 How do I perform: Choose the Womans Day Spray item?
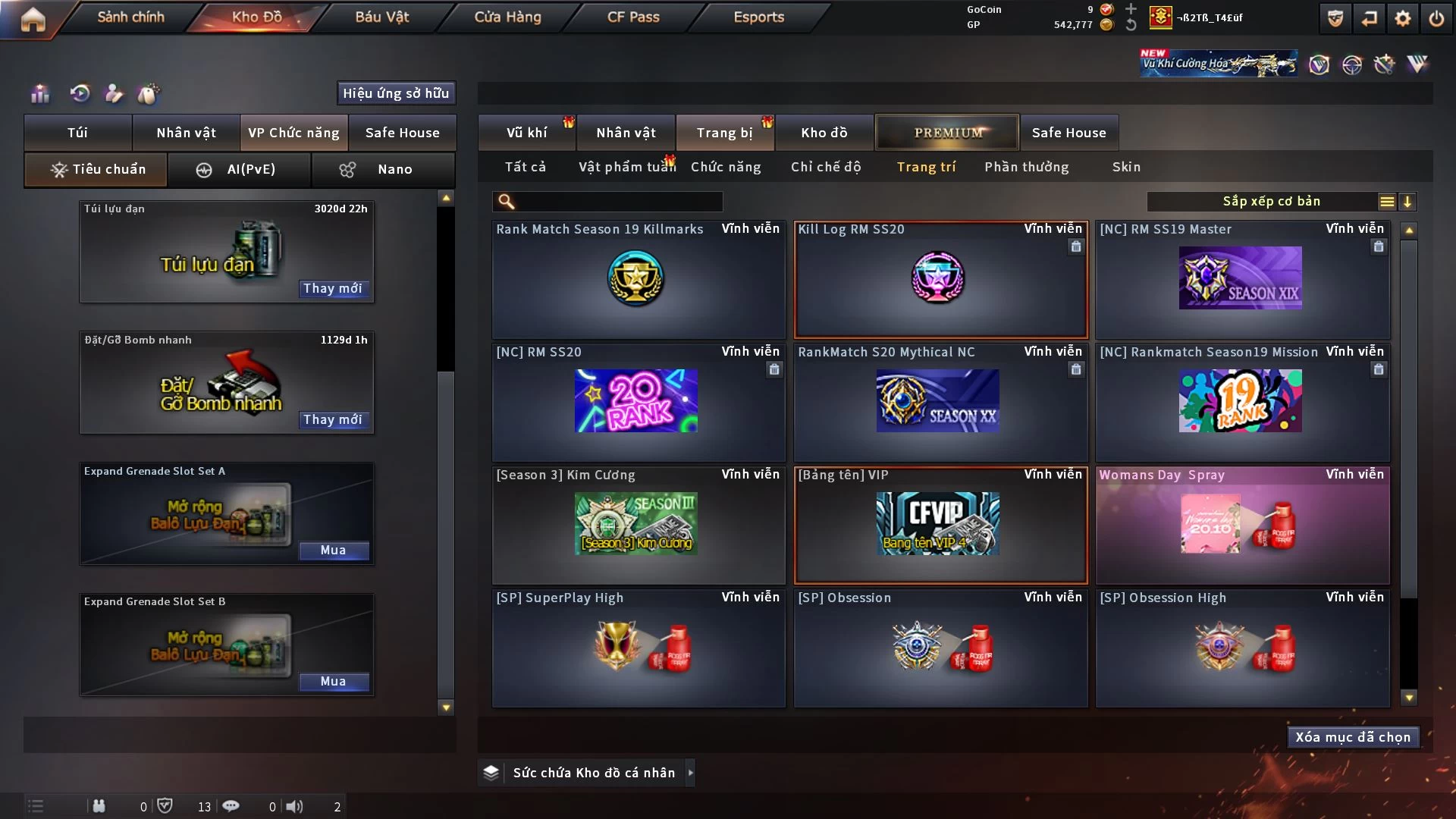1242,525
